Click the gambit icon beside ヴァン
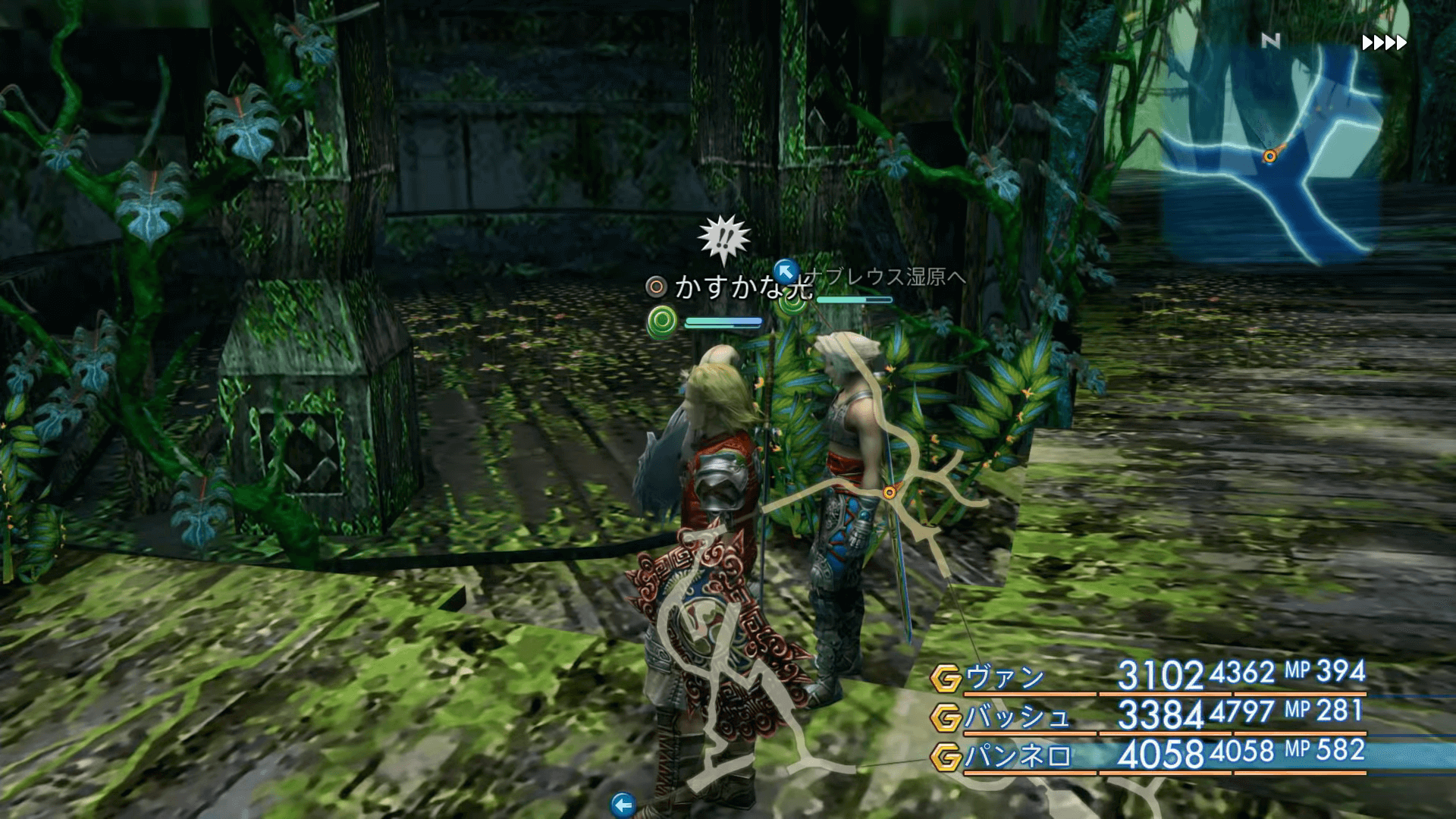The width and height of the screenshot is (1456, 819). click(x=946, y=678)
